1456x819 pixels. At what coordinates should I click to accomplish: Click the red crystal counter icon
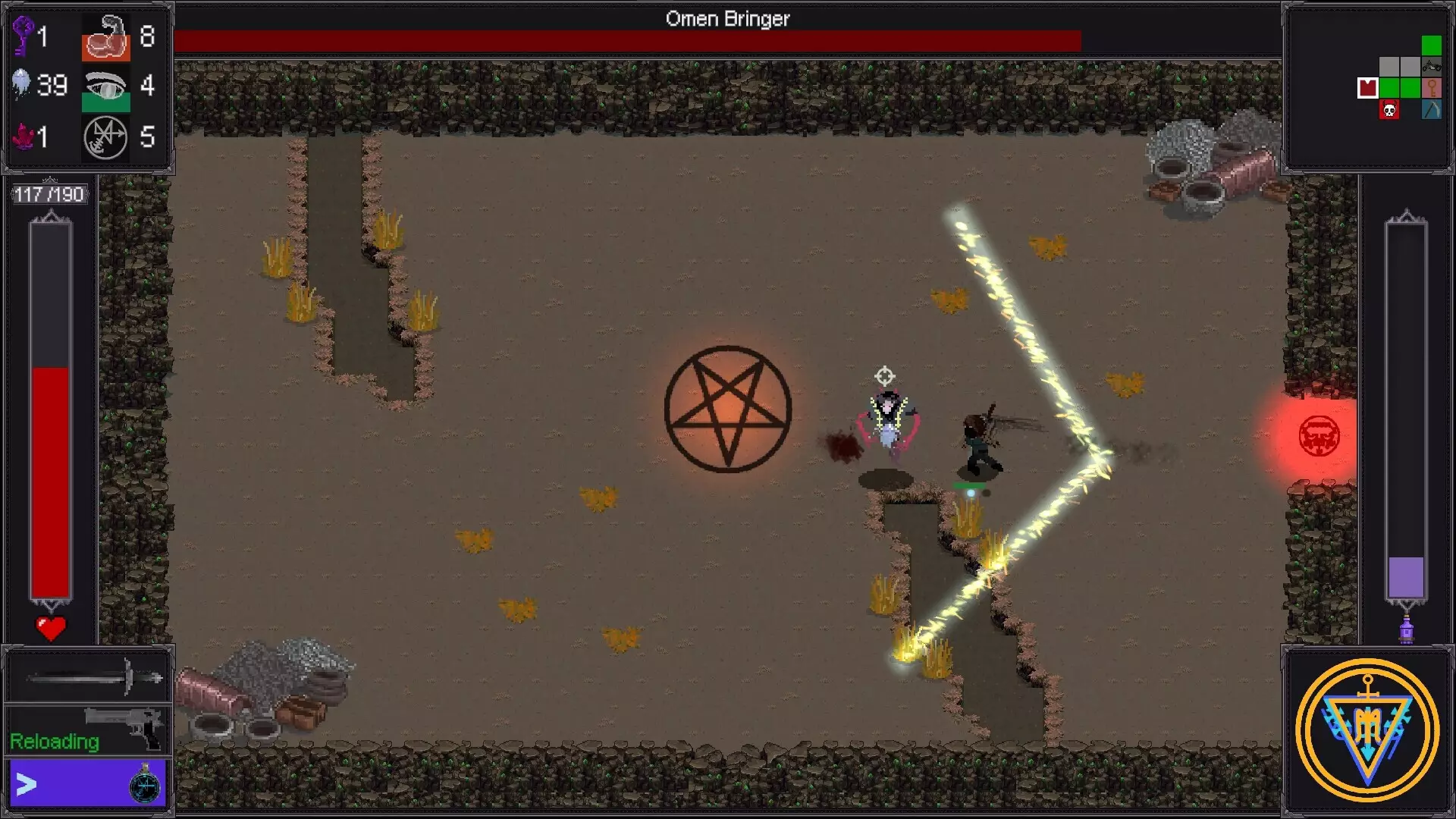pyautogui.click(x=23, y=137)
